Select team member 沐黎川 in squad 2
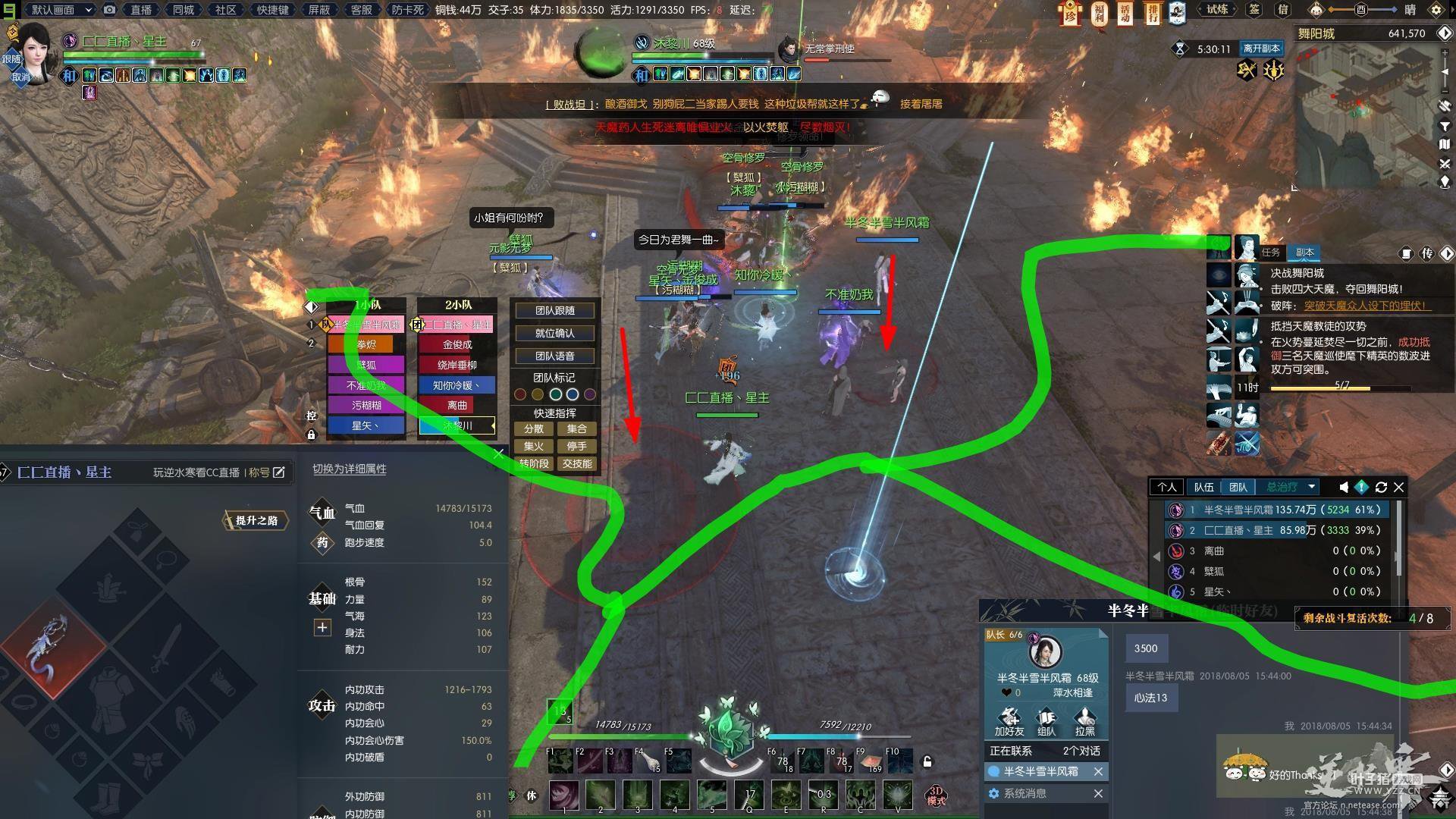The width and height of the screenshot is (1456, 819). coord(457,426)
